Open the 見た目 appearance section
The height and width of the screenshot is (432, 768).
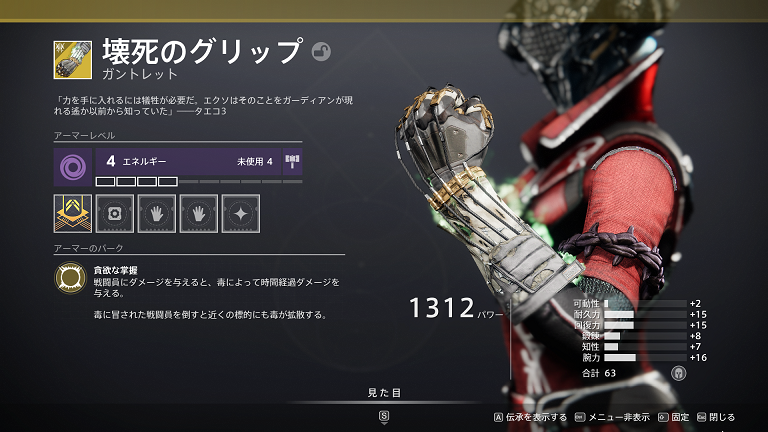384,393
